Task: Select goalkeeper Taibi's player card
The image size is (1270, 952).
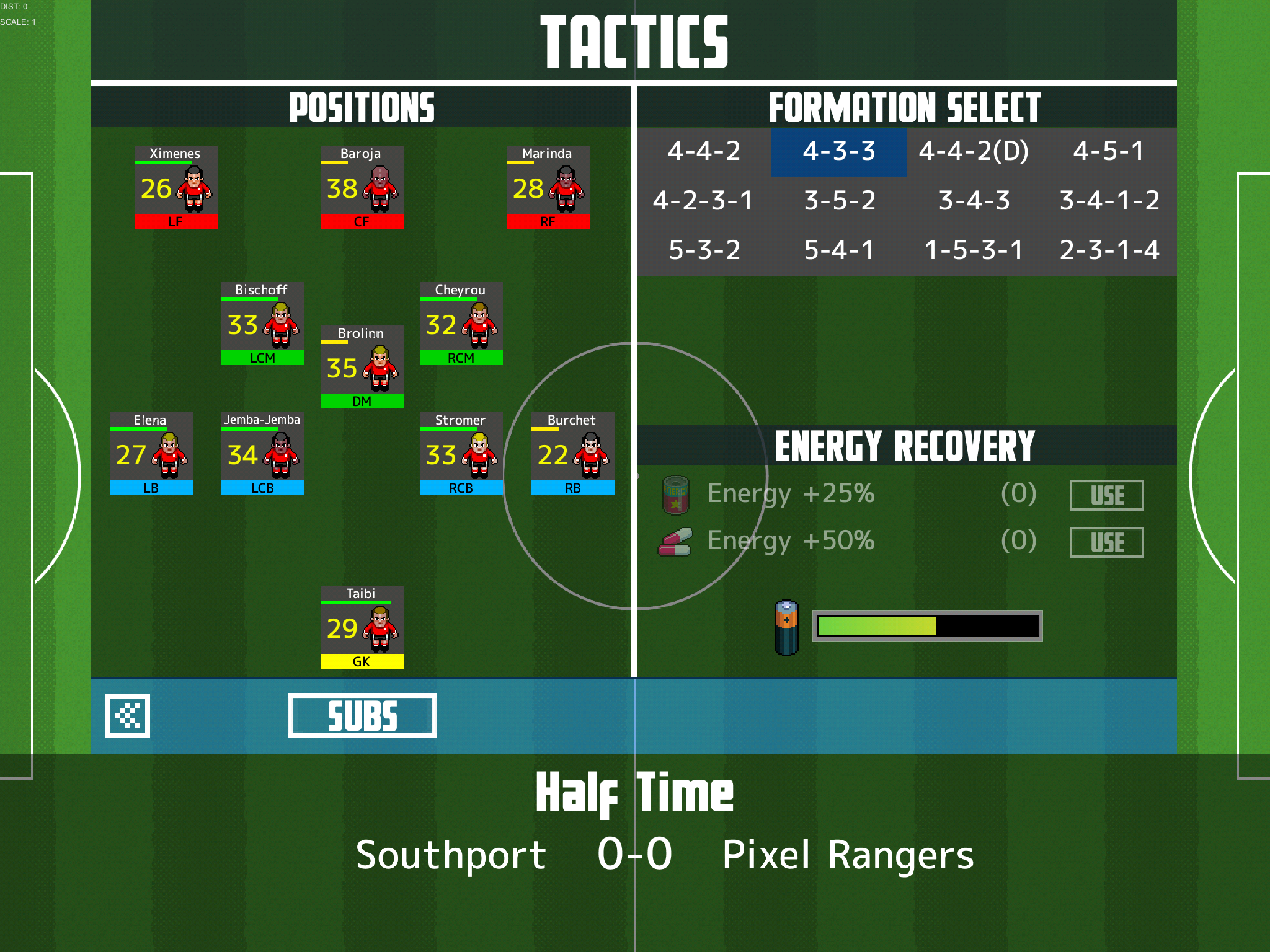Action: [362, 627]
